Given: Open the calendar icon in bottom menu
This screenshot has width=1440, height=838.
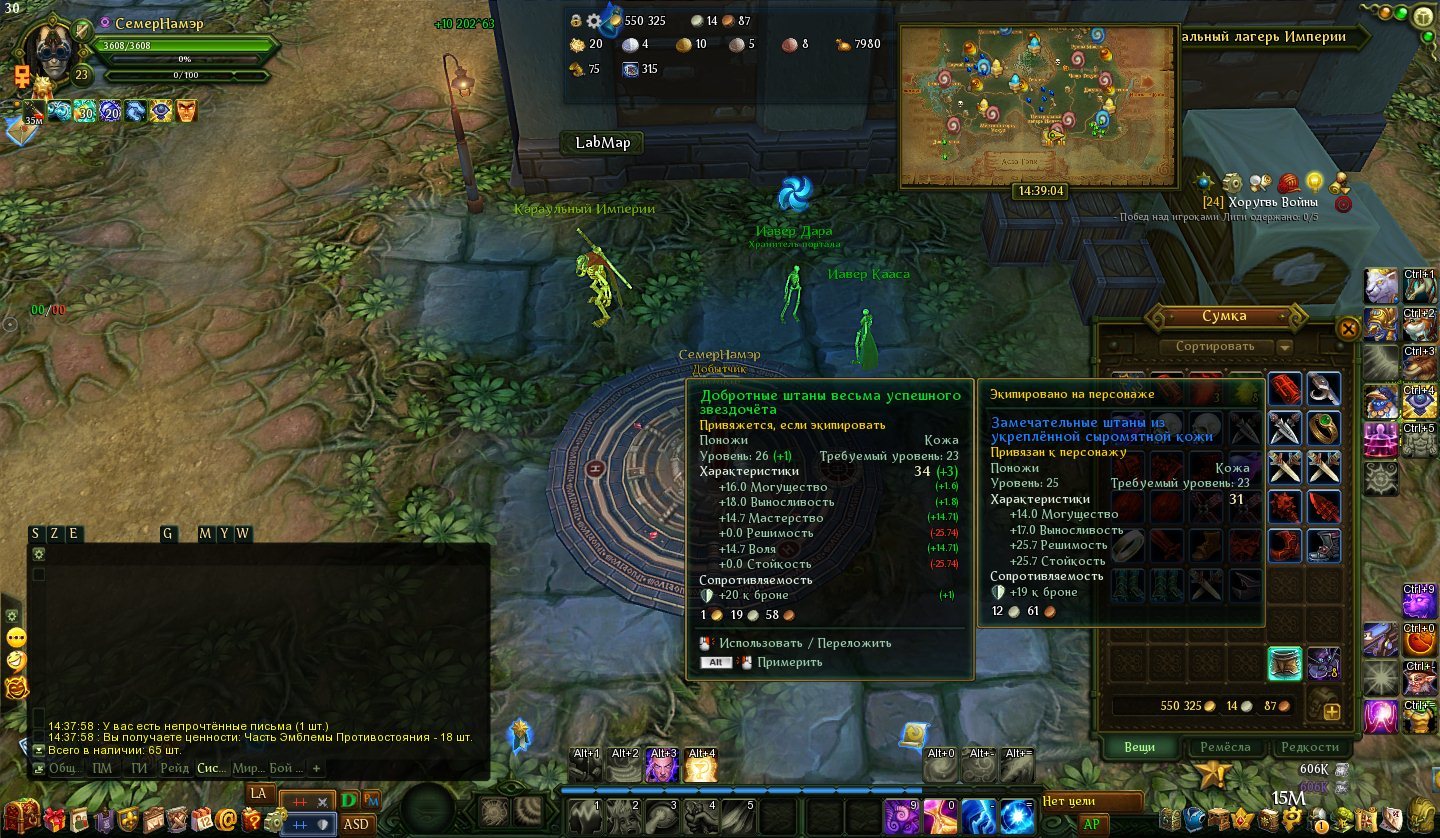Looking at the screenshot, I should click(203, 820).
